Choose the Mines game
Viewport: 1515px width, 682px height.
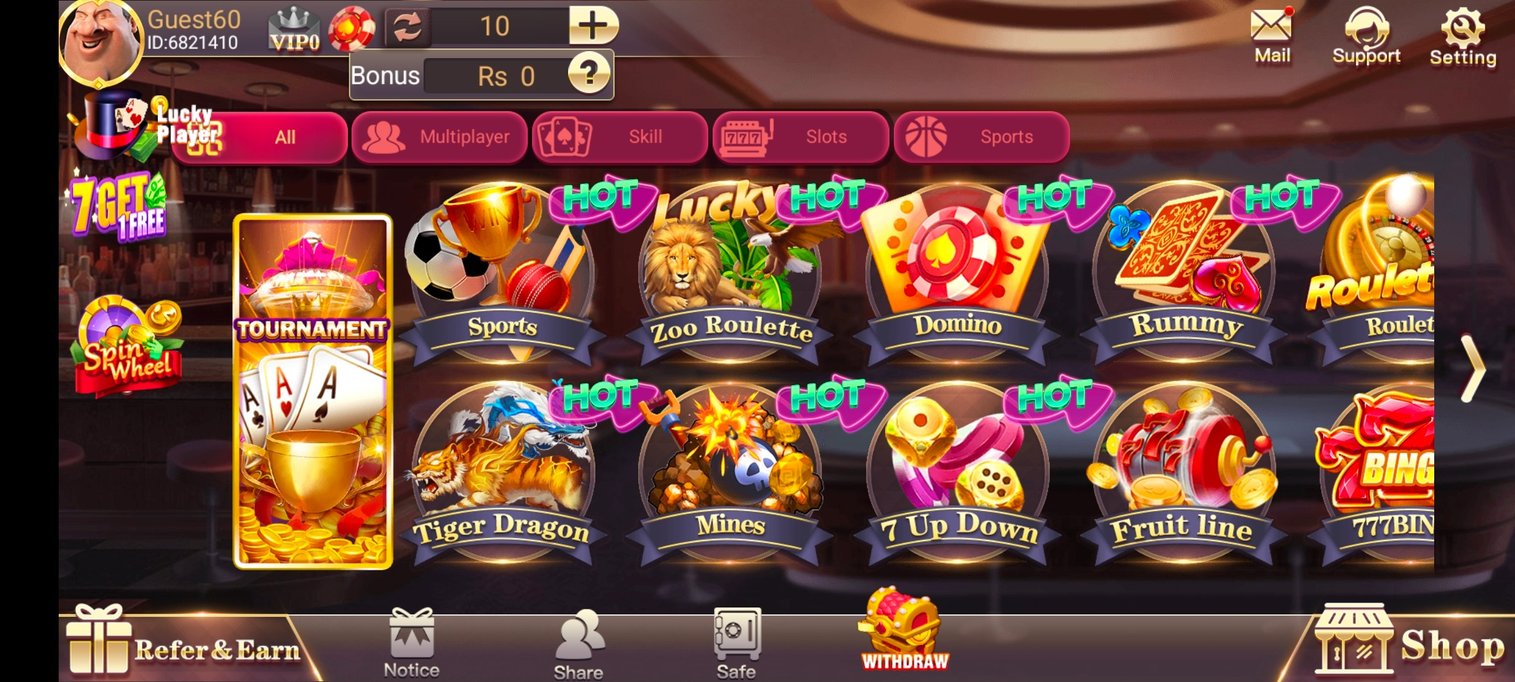pyautogui.click(x=730, y=470)
